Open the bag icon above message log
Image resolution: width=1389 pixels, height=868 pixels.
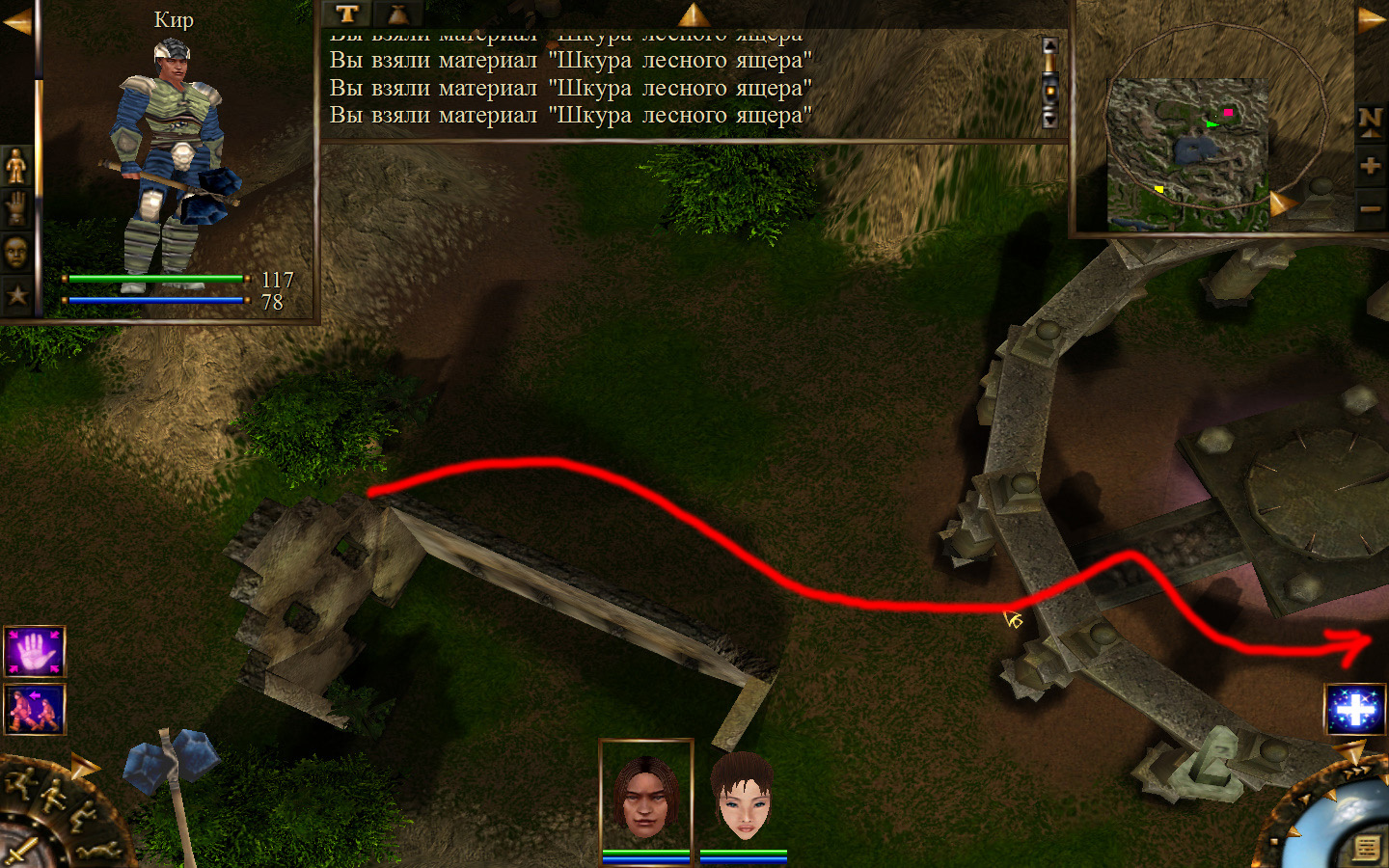pos(397,14)
